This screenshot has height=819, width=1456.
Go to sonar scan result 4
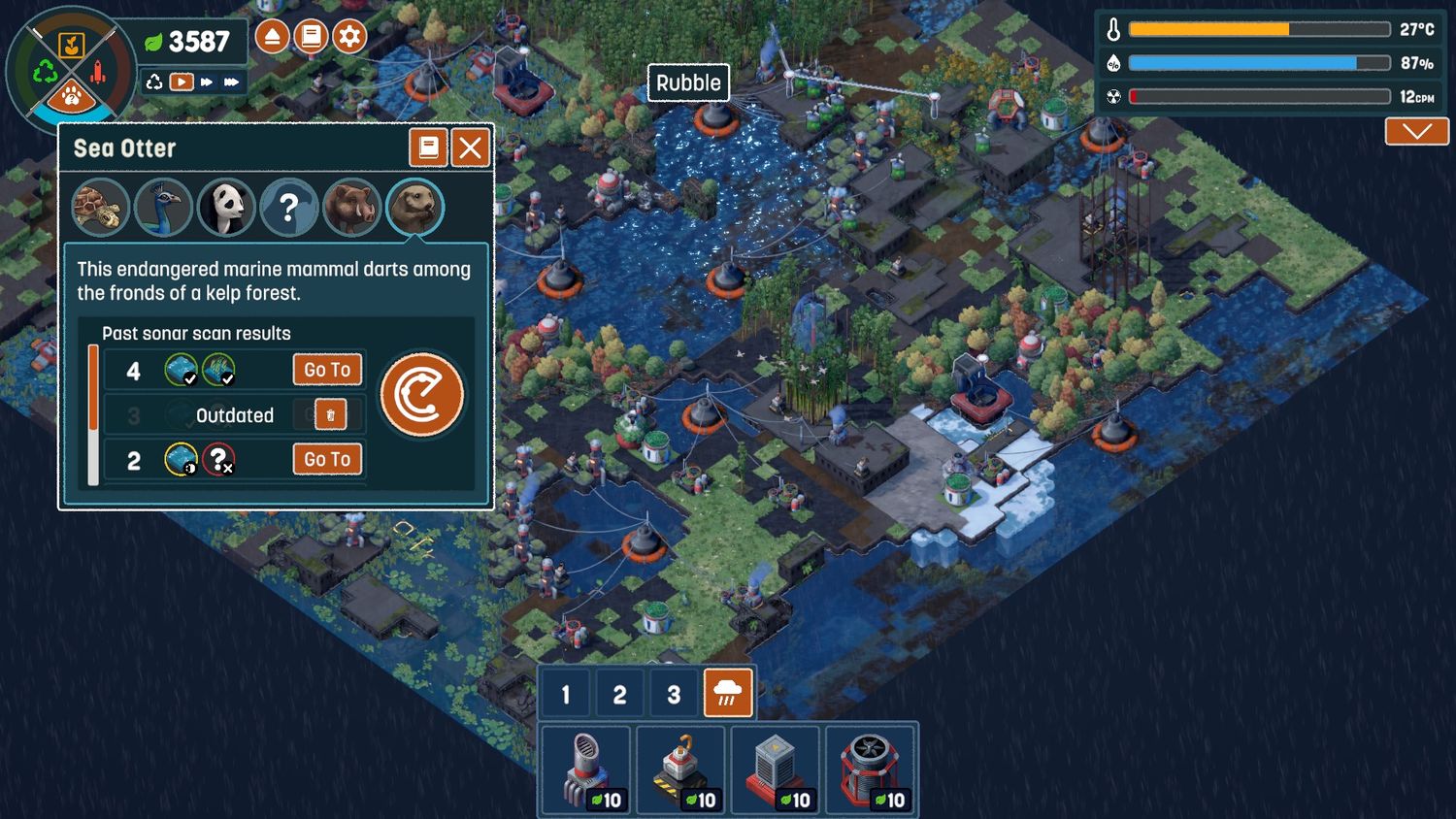coord(327,370)
